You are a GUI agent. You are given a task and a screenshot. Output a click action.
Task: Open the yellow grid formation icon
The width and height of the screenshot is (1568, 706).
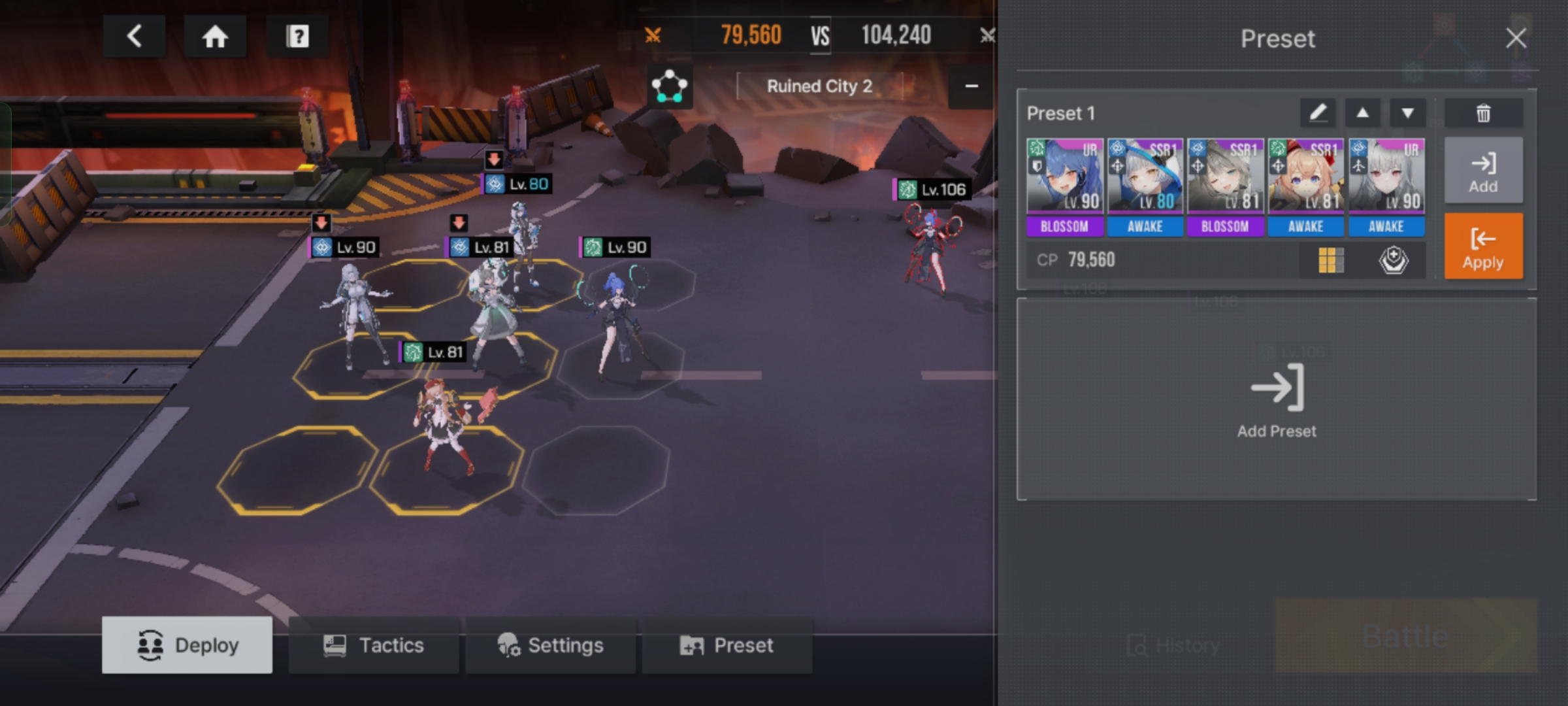(1331, 260)
